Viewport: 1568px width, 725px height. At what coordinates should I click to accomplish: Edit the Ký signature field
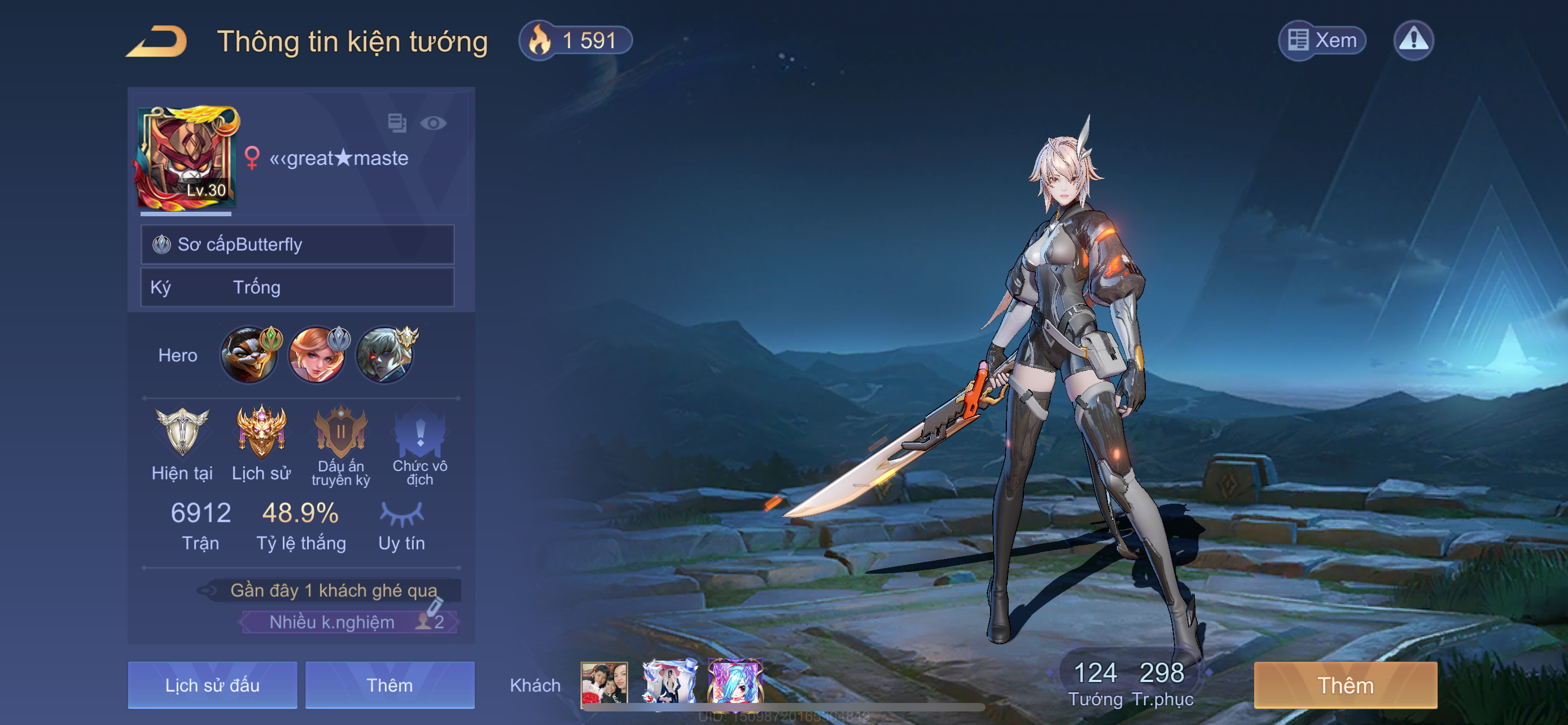(297, 287)
